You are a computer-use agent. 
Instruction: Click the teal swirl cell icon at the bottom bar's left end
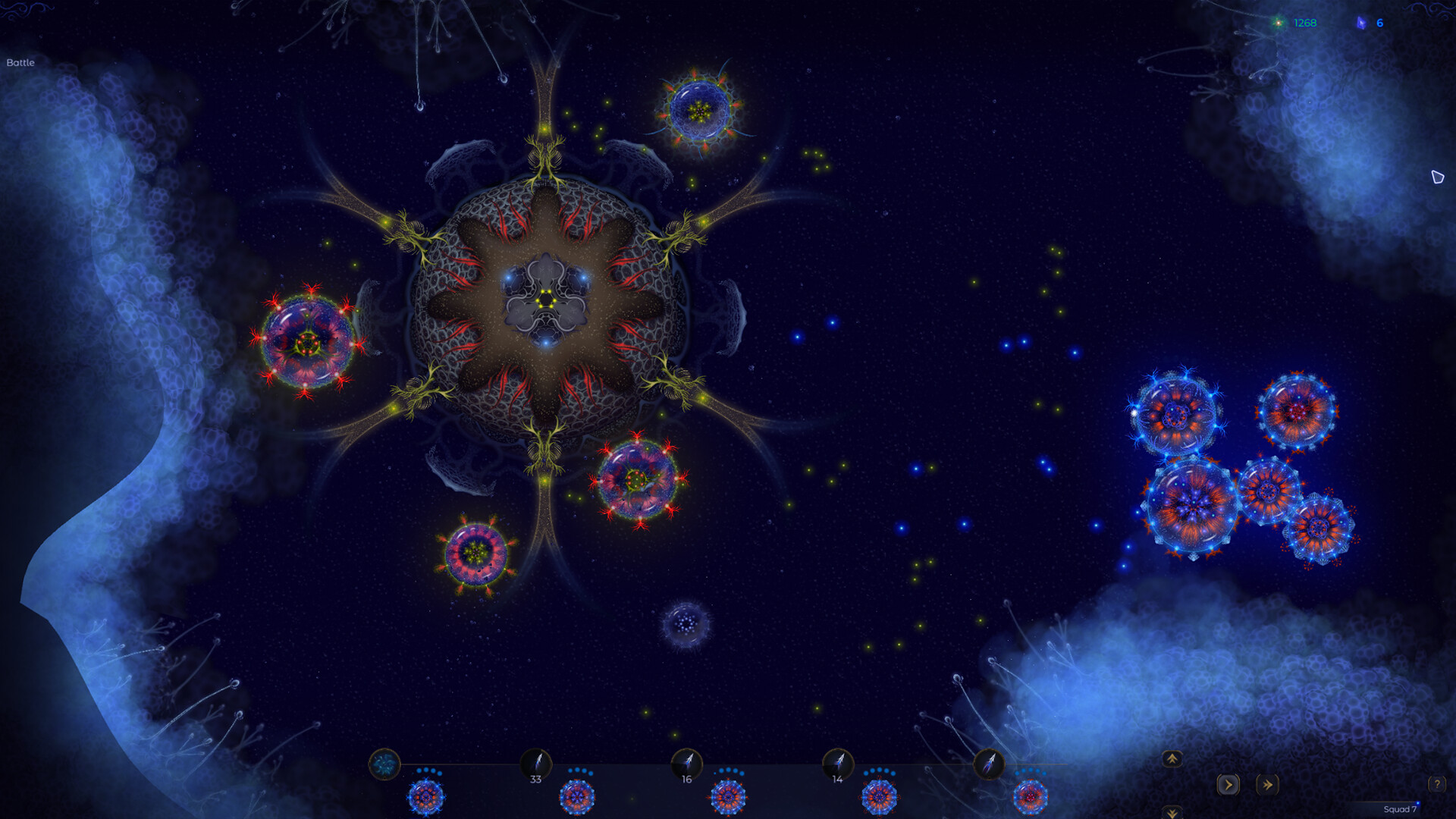pos(385,764)
